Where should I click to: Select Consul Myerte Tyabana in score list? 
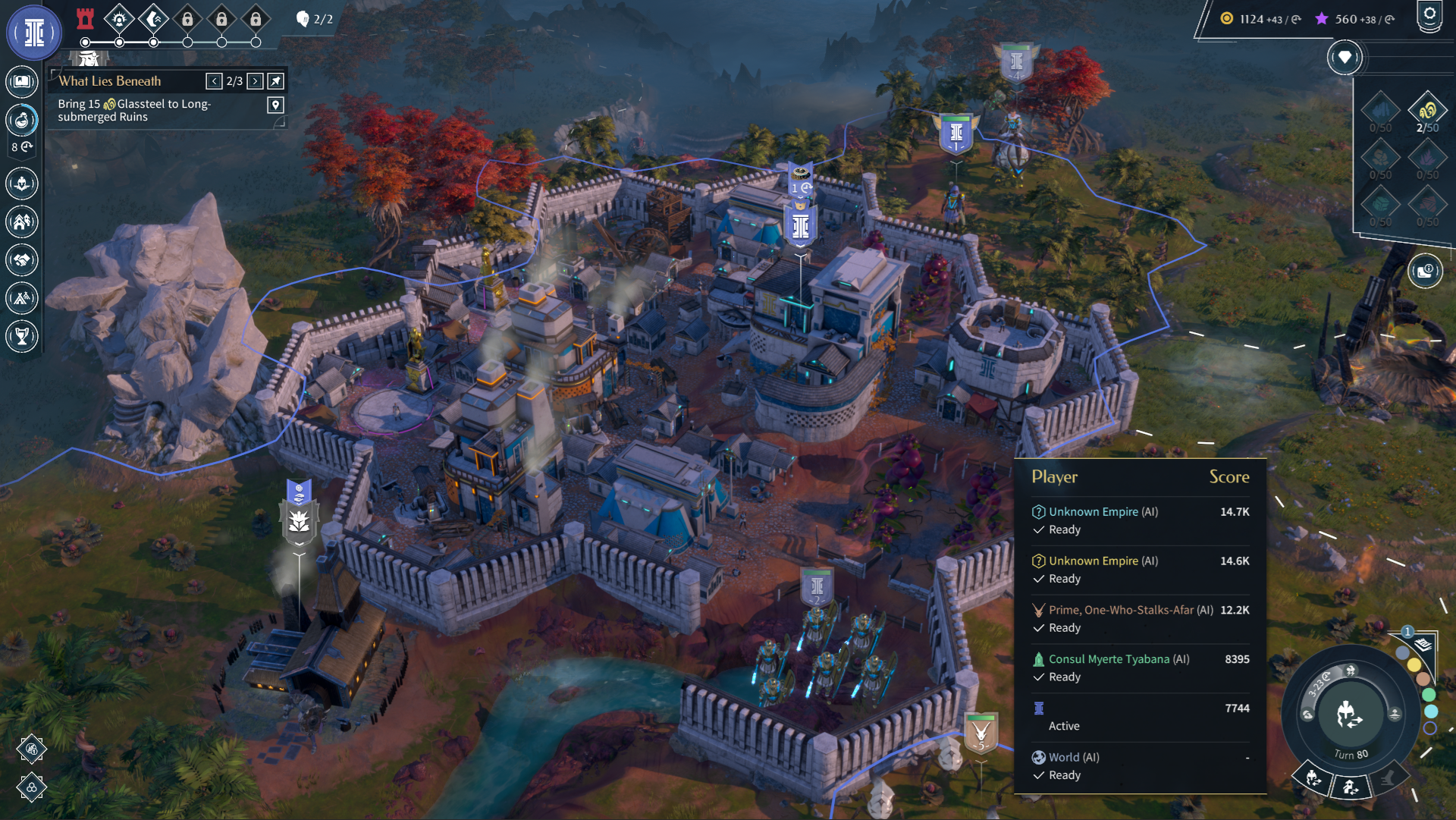1119,659
